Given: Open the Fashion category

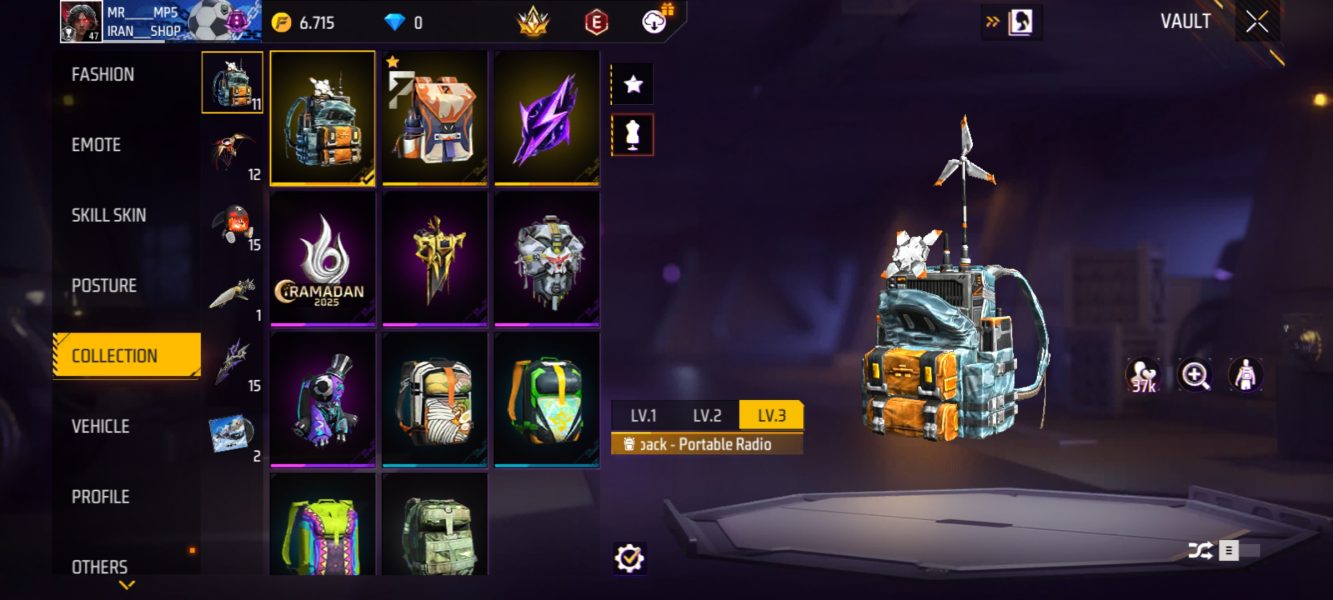Looking at the screenshot, I should pos(103,75).
